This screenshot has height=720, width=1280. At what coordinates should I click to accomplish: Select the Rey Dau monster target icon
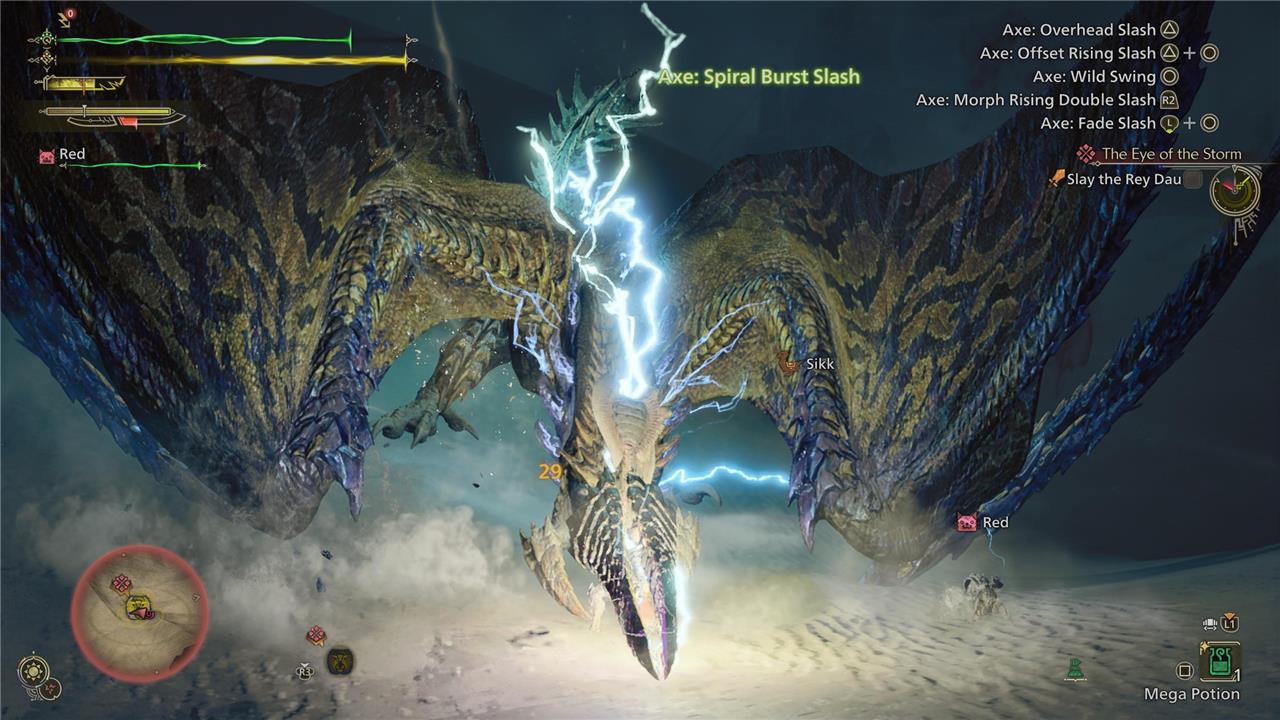[x=339, y=661]
